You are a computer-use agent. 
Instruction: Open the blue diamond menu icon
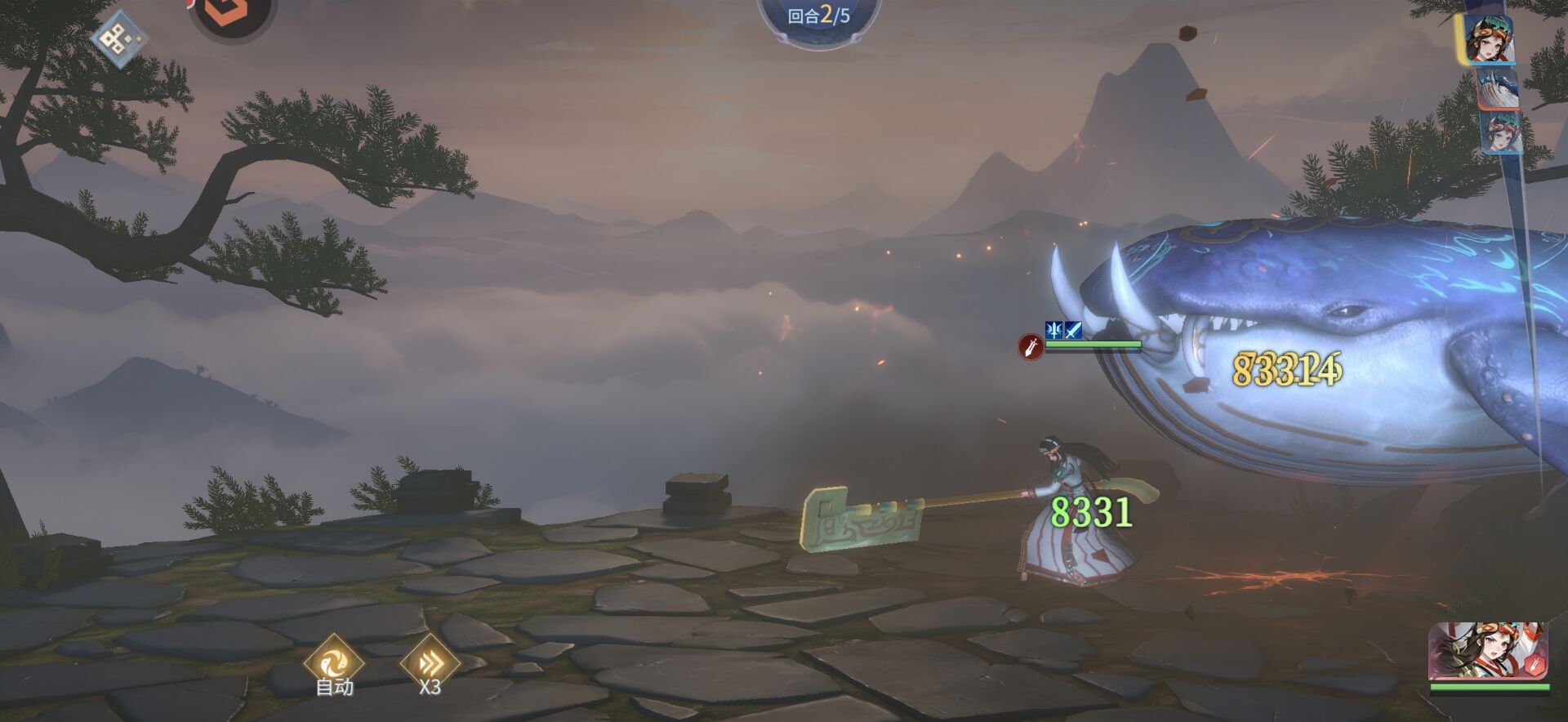[119, 38]
